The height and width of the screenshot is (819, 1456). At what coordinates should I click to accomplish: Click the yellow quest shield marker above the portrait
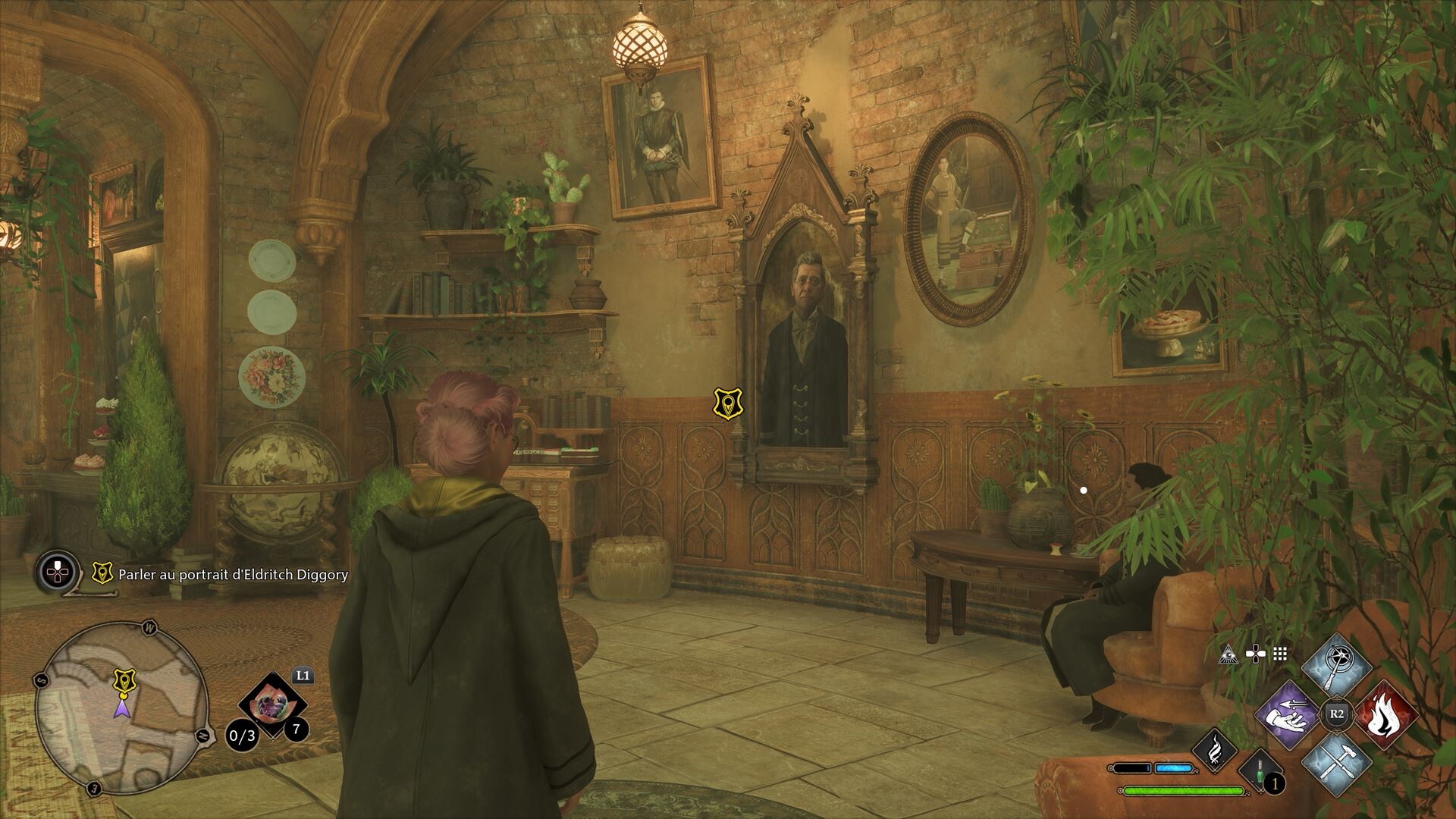(728, 402)
